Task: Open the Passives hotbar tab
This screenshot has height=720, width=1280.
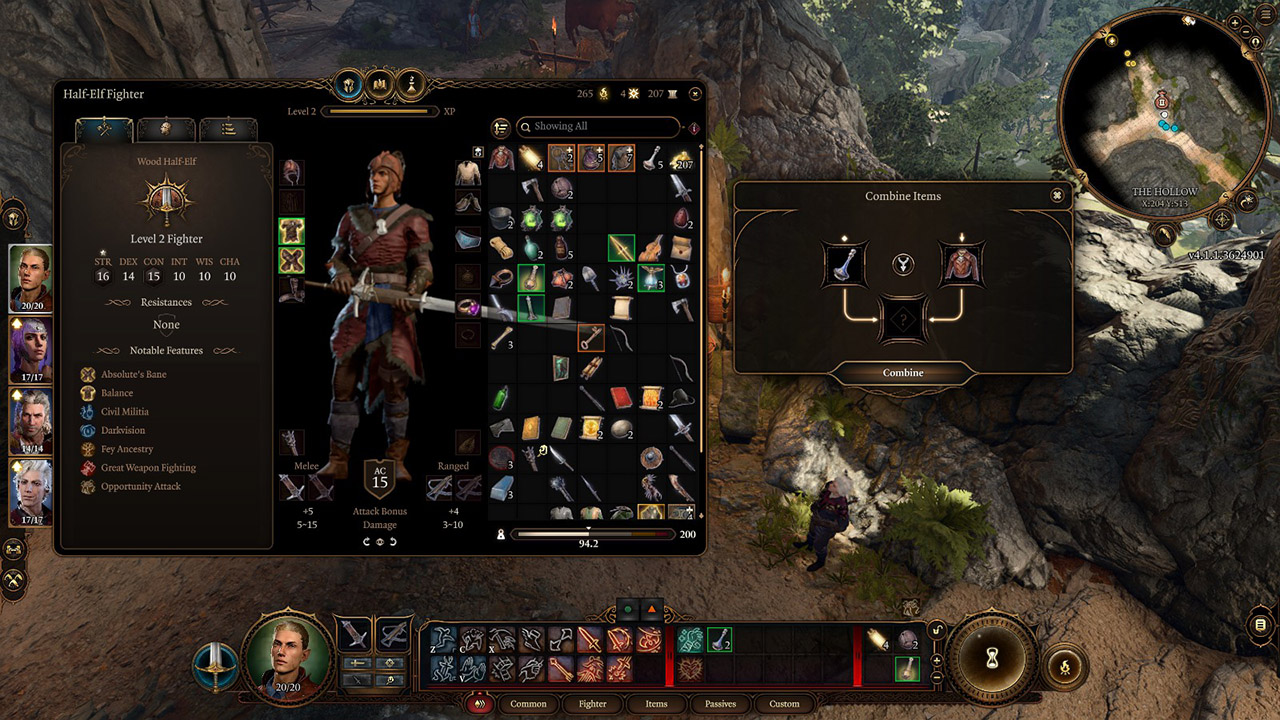Action: point(720,703)
